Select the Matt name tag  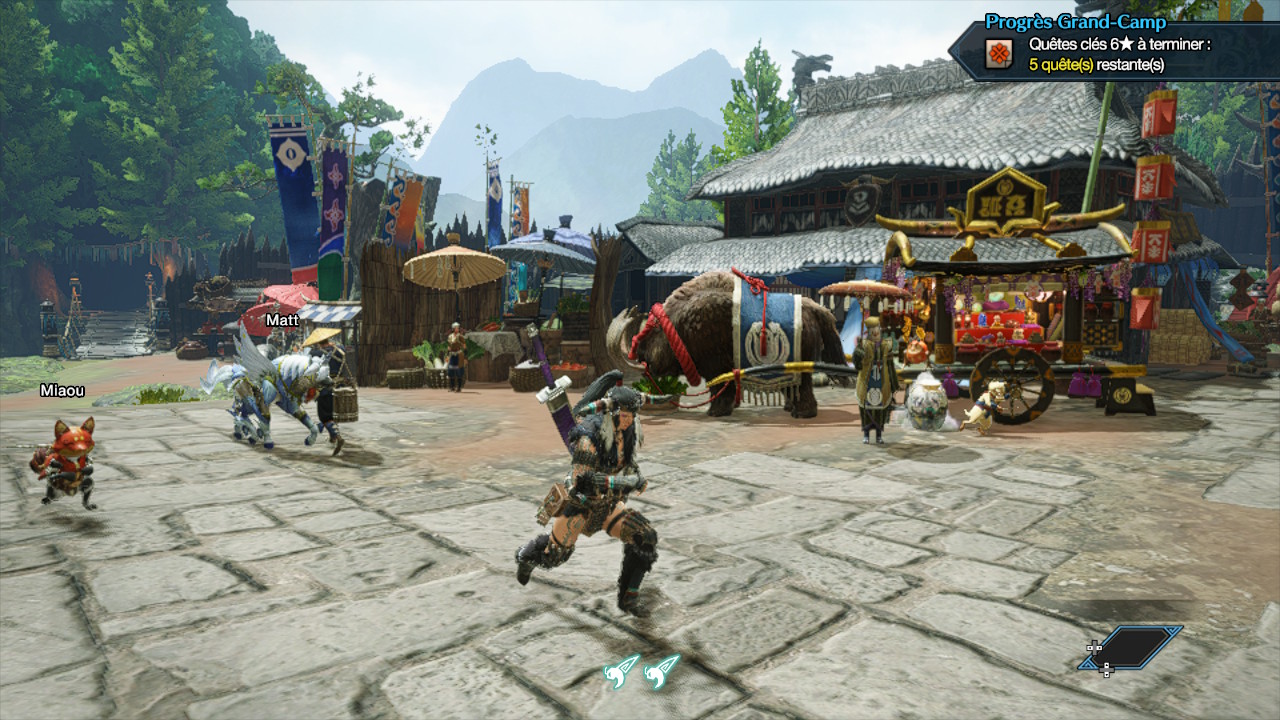coord(282,320)
